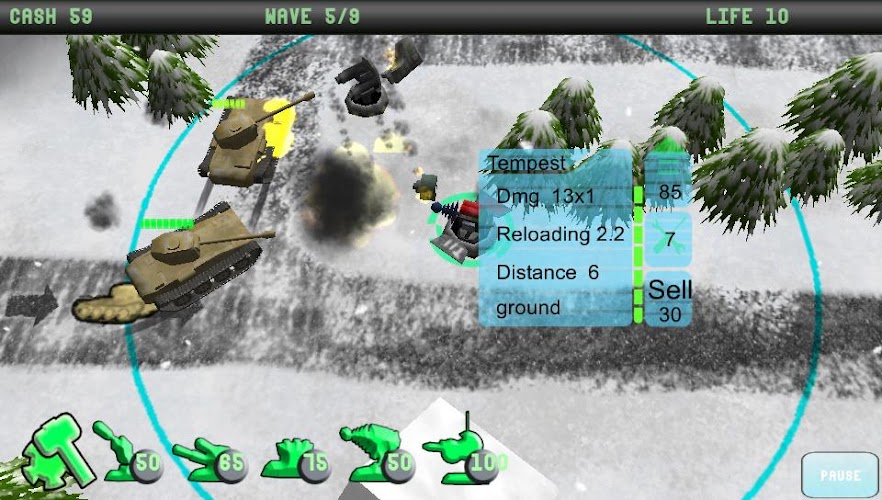
Task: Repair the tower for 7 cash
Action: click(667, 238)
